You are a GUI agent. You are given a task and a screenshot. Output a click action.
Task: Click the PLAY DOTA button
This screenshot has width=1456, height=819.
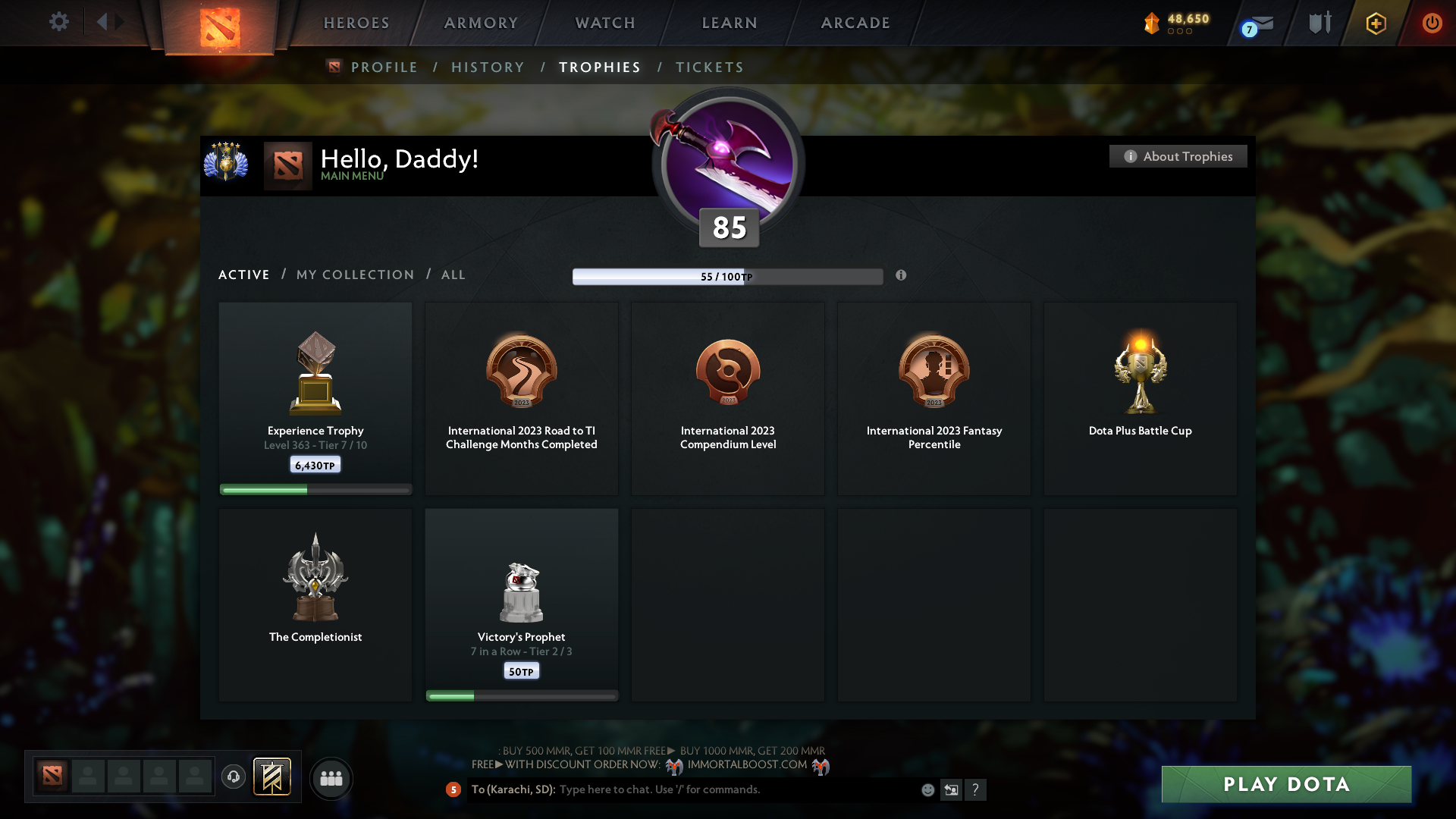(x=1285, y=785)
